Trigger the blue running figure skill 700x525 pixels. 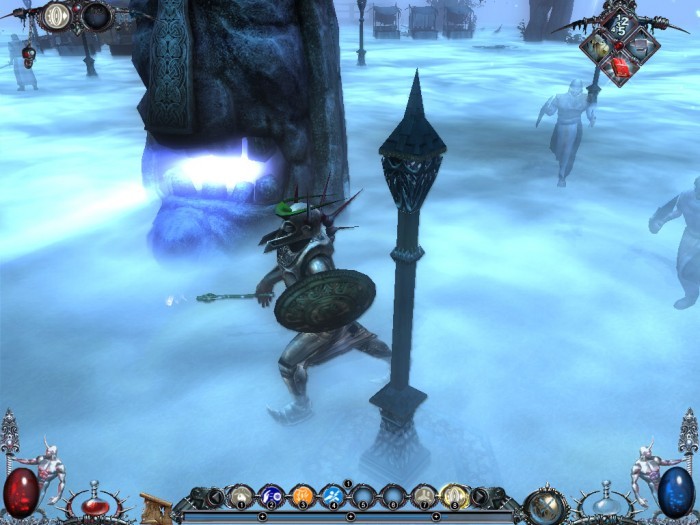pyautogui.click(x=333, y=494)
